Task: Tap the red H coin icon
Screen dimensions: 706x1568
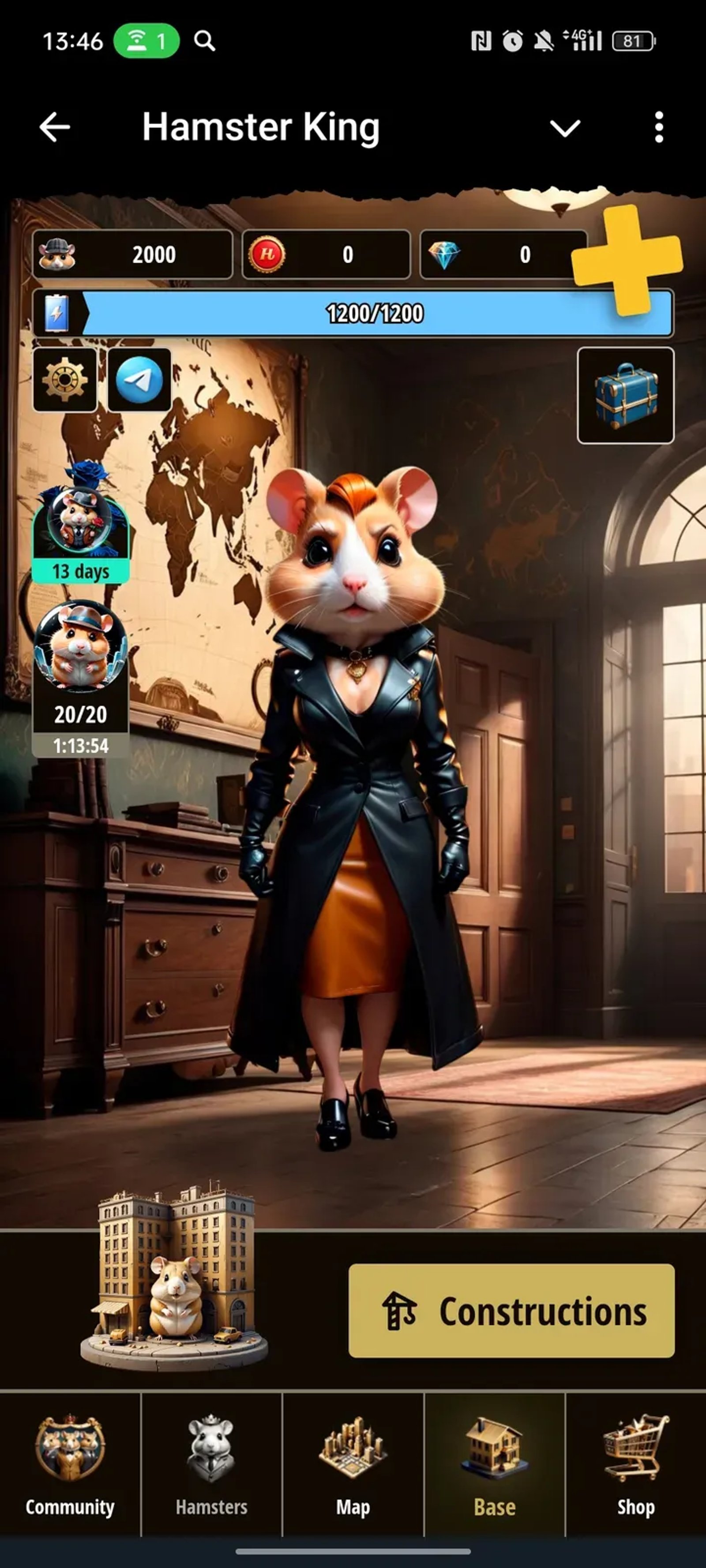Action: (x=268, y=255)
